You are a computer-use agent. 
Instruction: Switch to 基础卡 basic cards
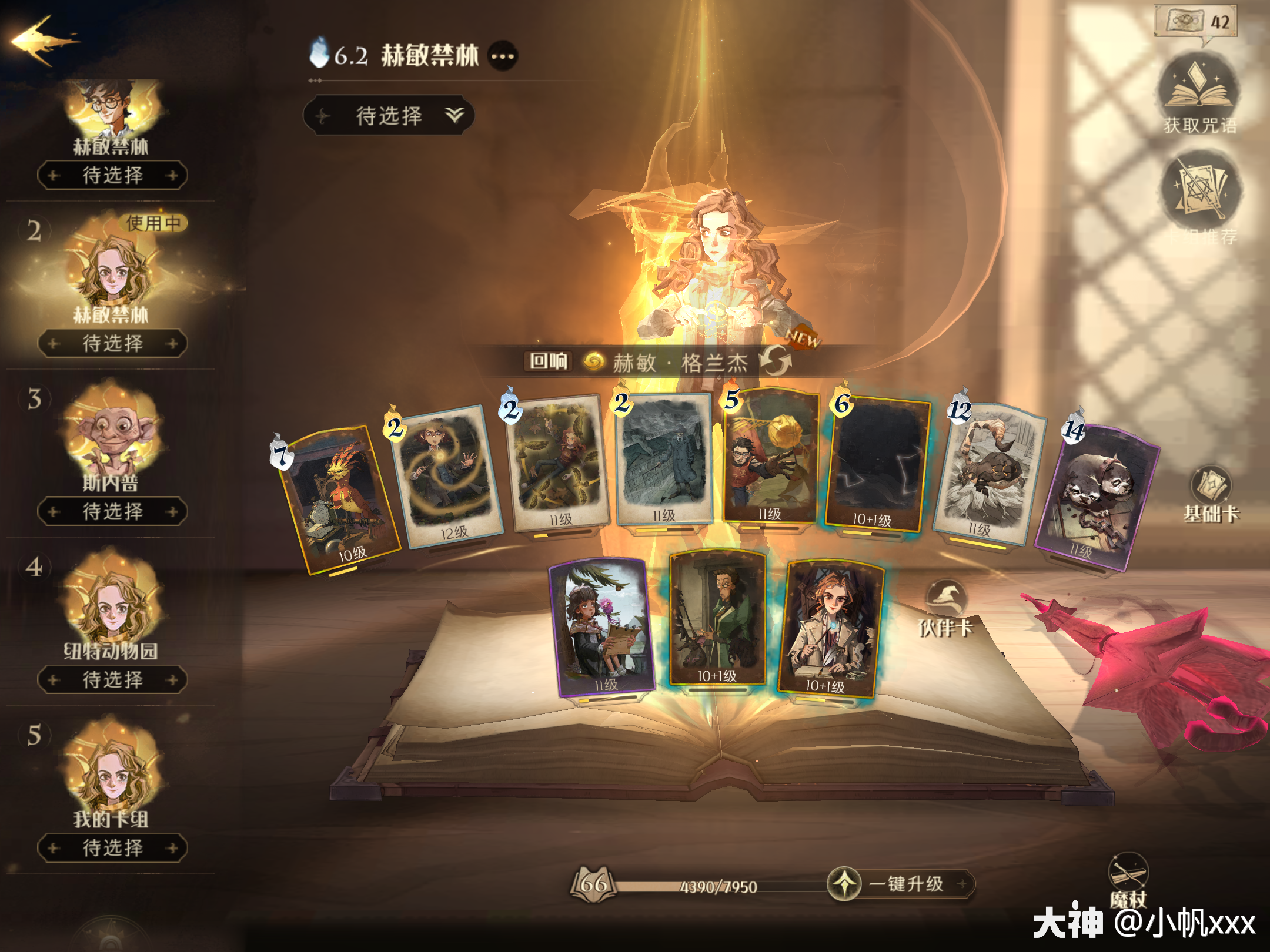tap(1211, 494)
